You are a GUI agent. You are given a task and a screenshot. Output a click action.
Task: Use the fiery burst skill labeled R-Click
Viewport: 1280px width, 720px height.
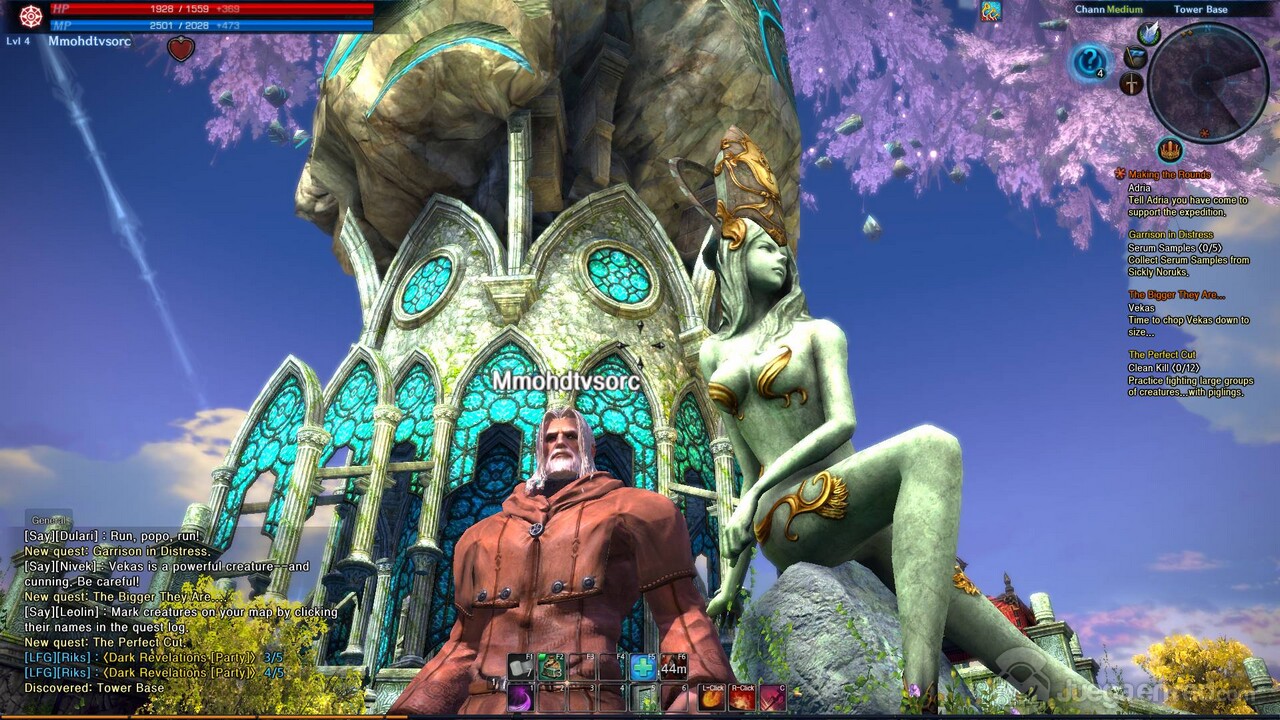coord(742,698)
